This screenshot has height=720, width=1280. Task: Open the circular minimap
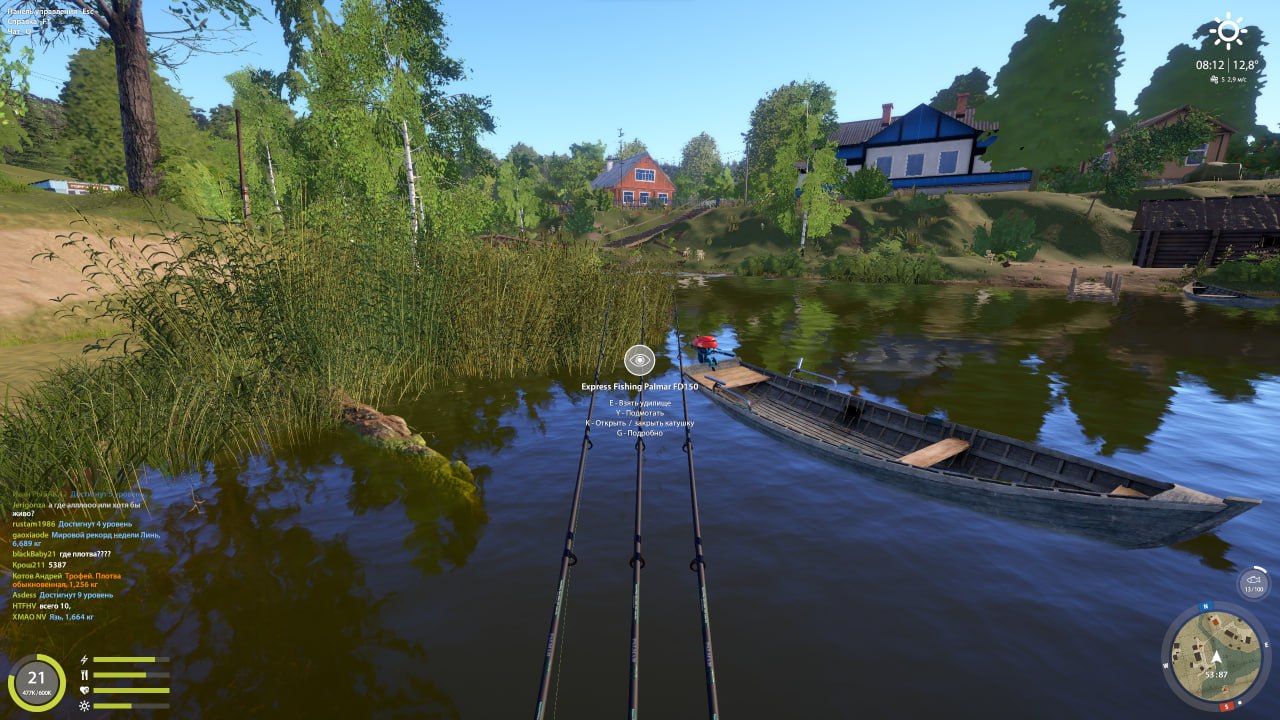[1216, 655]
